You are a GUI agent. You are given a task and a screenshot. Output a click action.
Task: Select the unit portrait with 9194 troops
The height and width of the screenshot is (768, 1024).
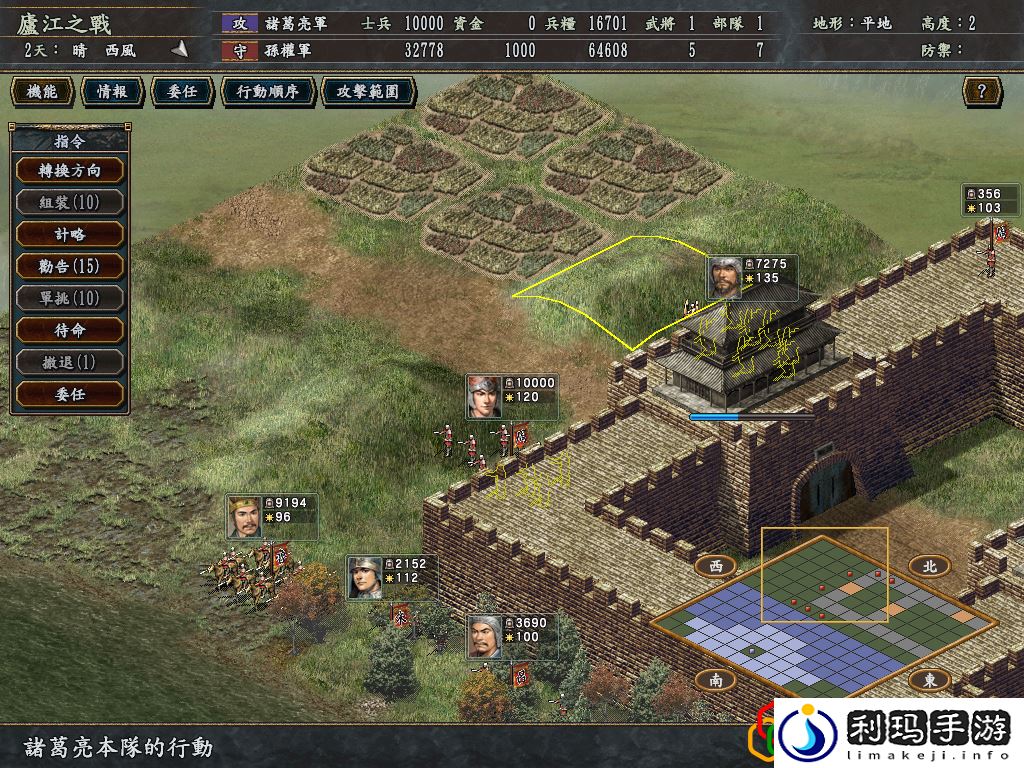tap(244, 516)
